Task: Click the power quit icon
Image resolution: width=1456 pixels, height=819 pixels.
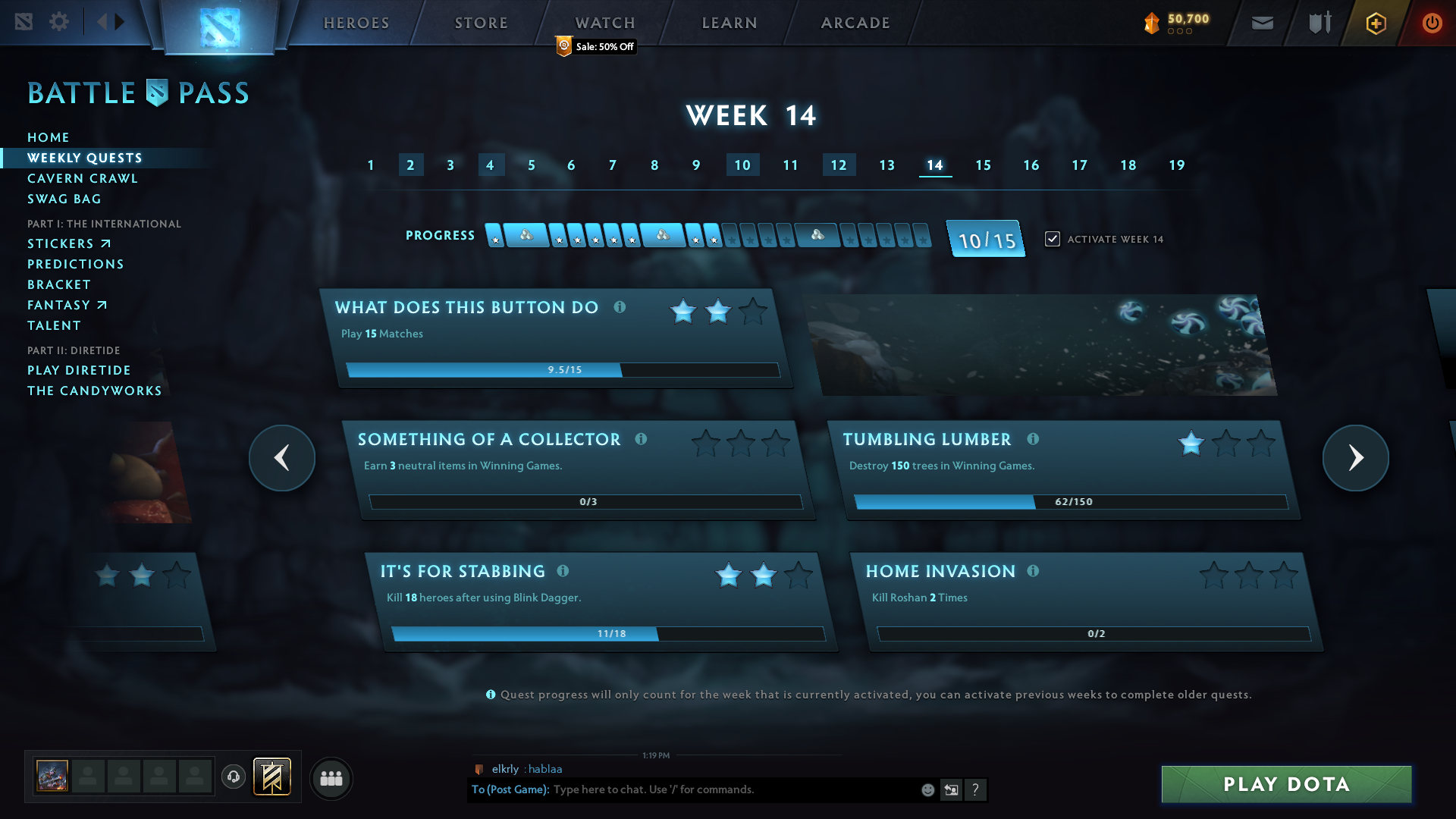Action: 1432,23
